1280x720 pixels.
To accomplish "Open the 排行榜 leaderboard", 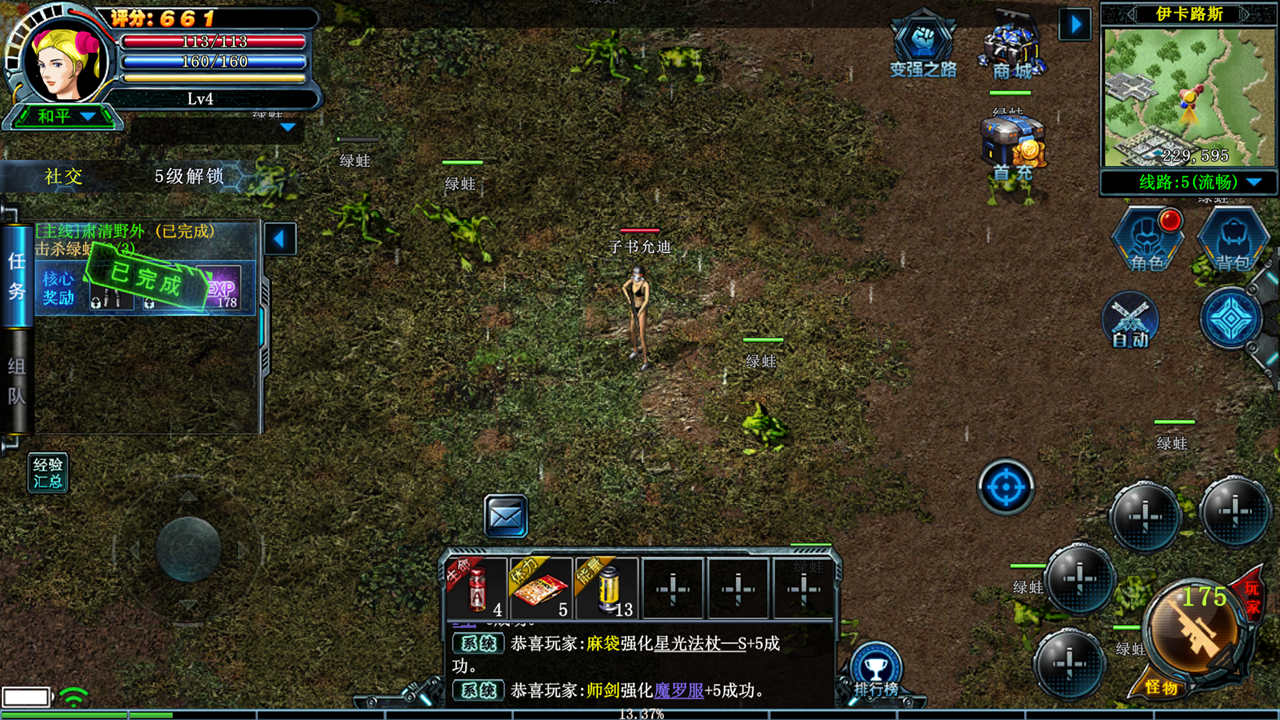I will (876, 669).
